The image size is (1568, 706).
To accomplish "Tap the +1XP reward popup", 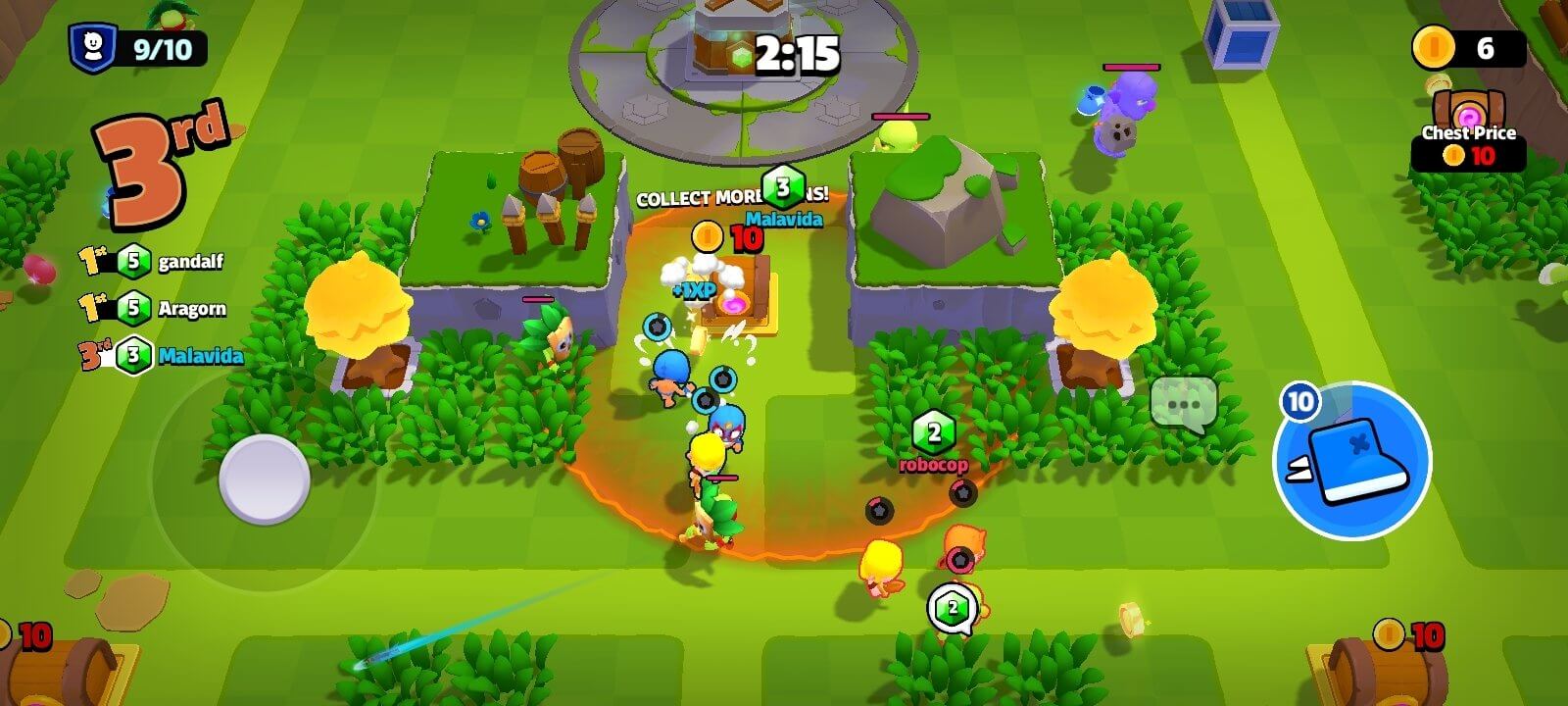I will (692, 290).
